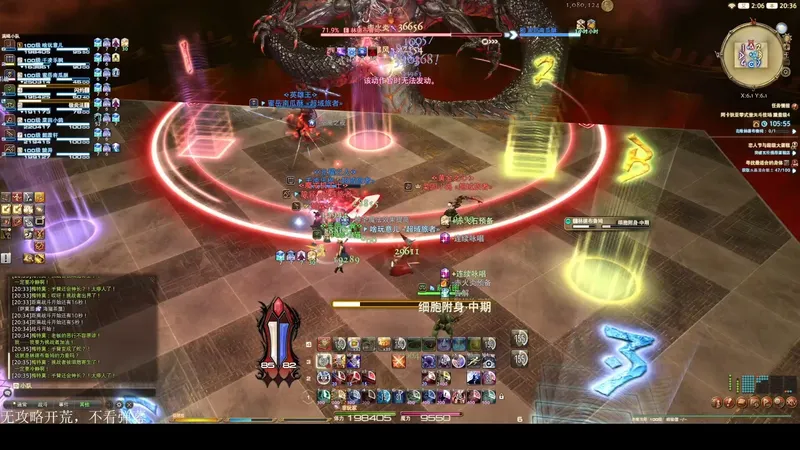
Task: Activate the orange crossed-slash hotbar ability
Action: click(x=399, y=359)
